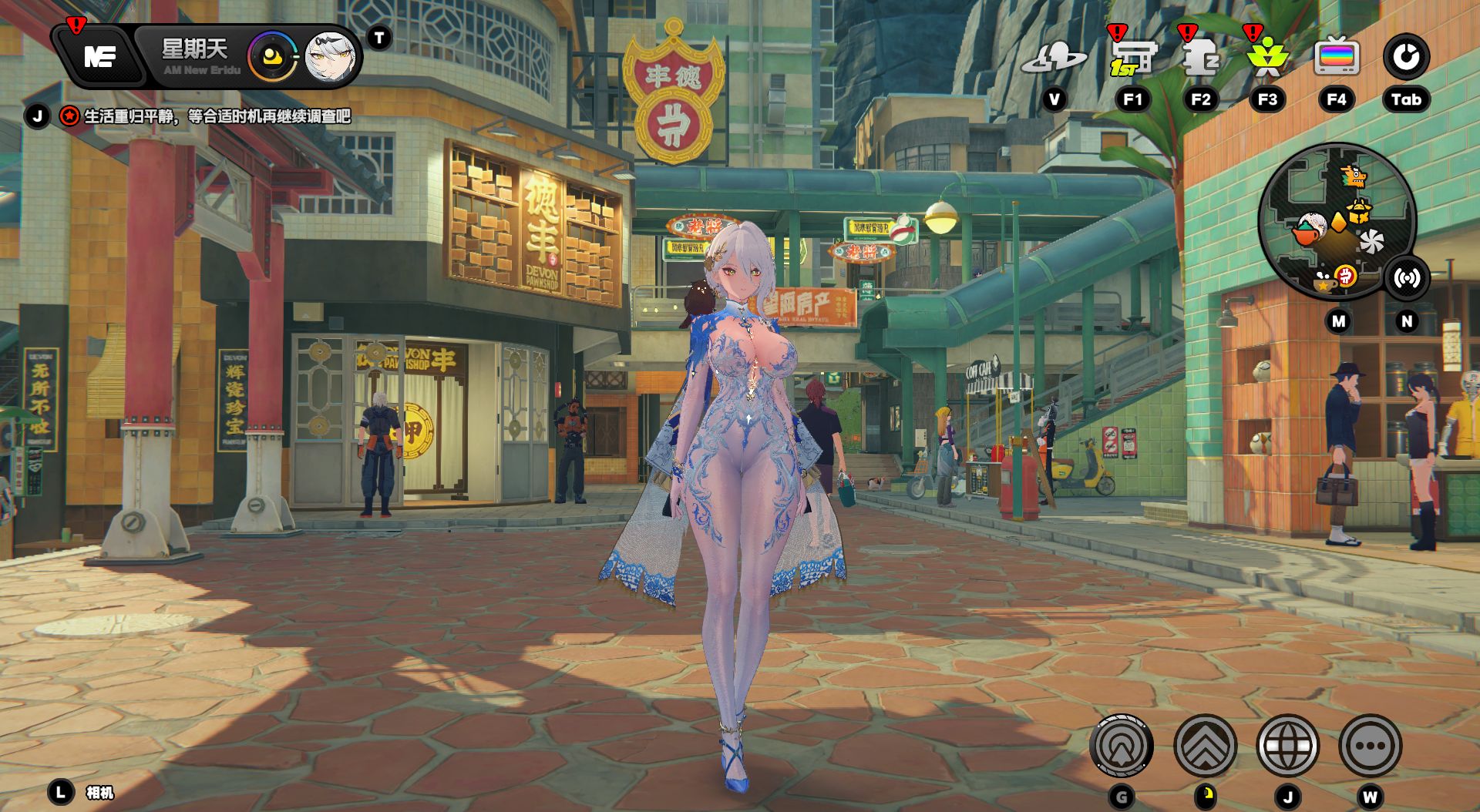Open the ME profile menu

(100, 56)
